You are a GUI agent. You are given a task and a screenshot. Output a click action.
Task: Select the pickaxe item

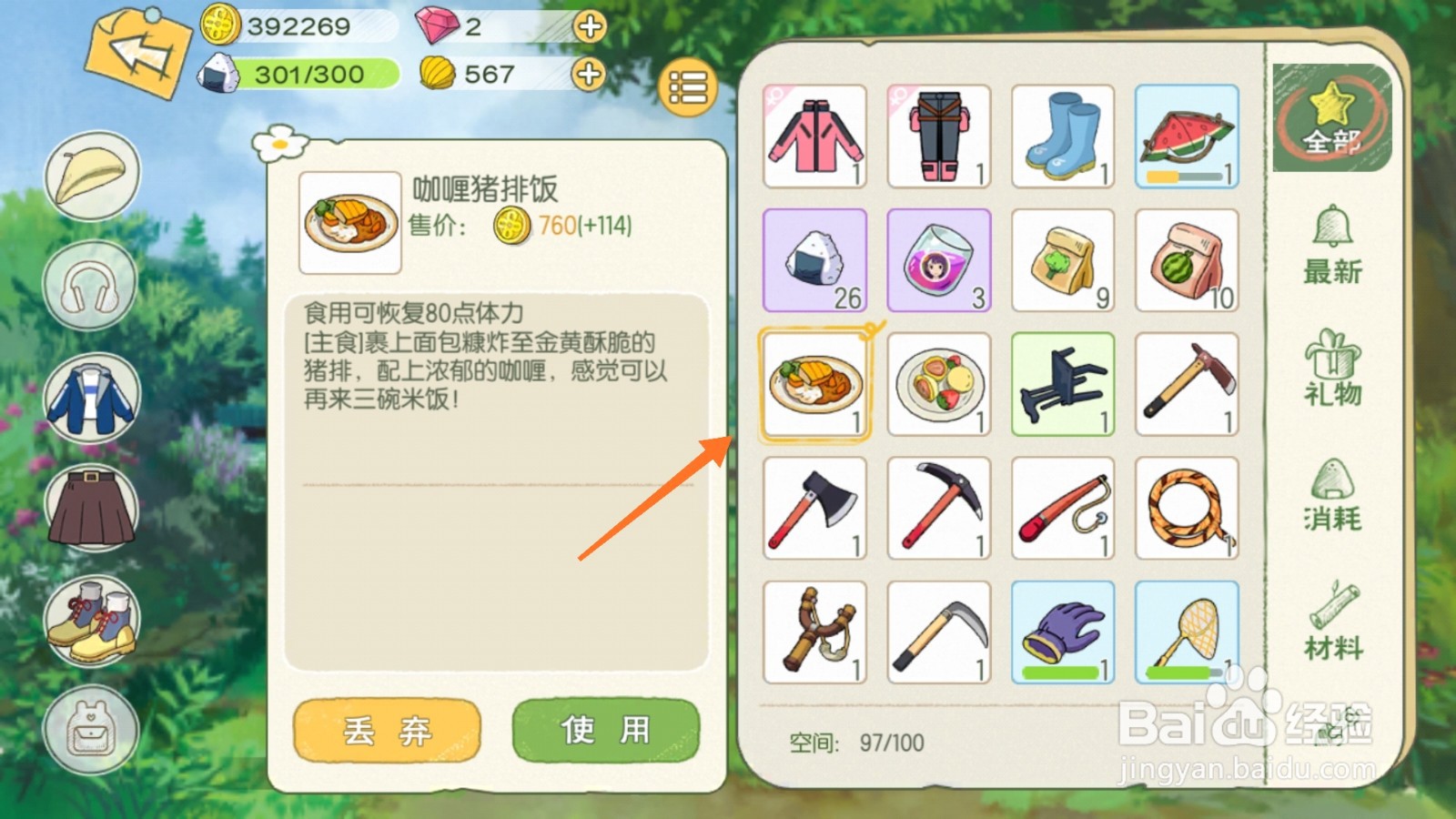point(938,508)
